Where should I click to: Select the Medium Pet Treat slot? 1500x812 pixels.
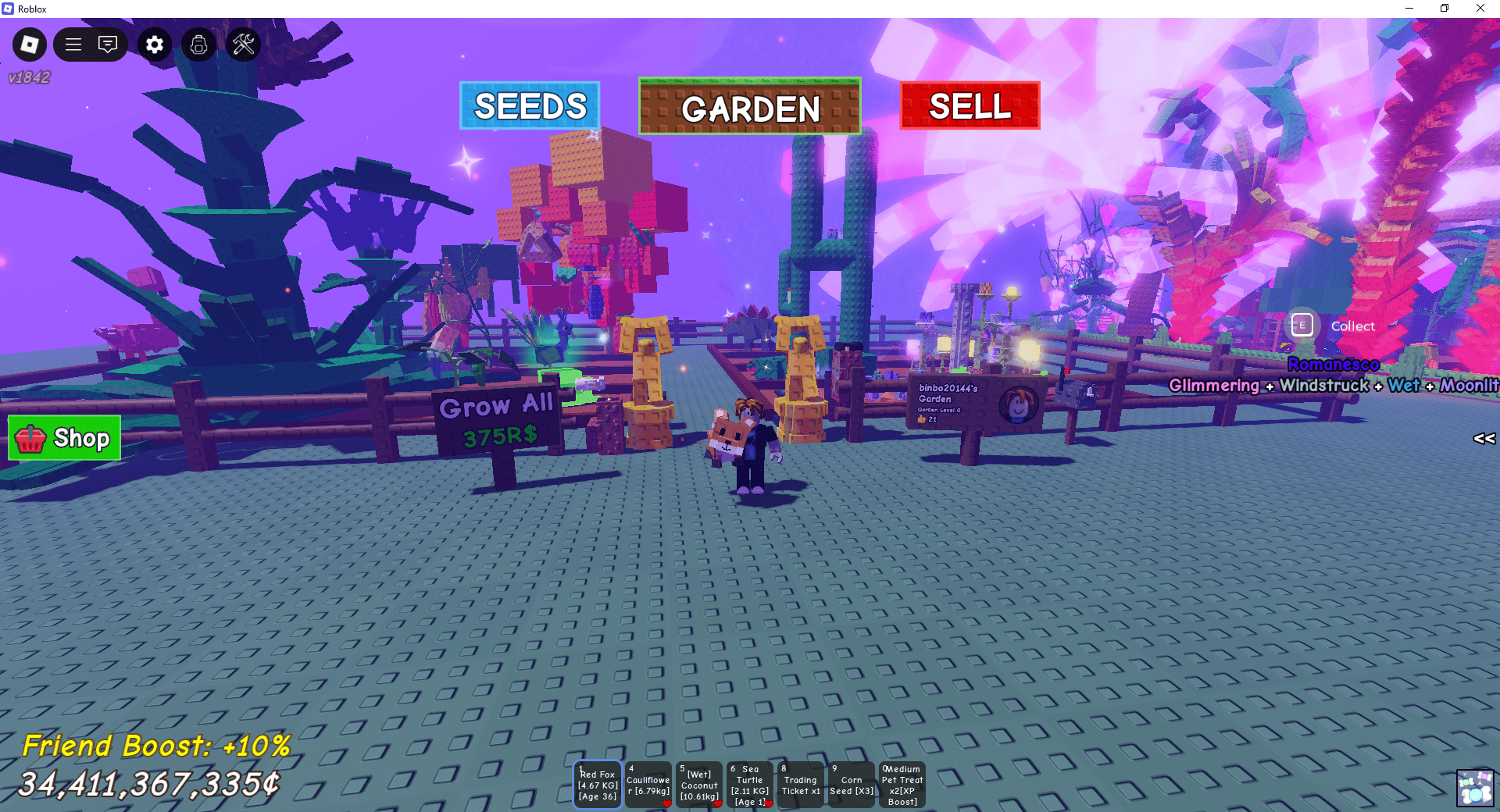902,785
